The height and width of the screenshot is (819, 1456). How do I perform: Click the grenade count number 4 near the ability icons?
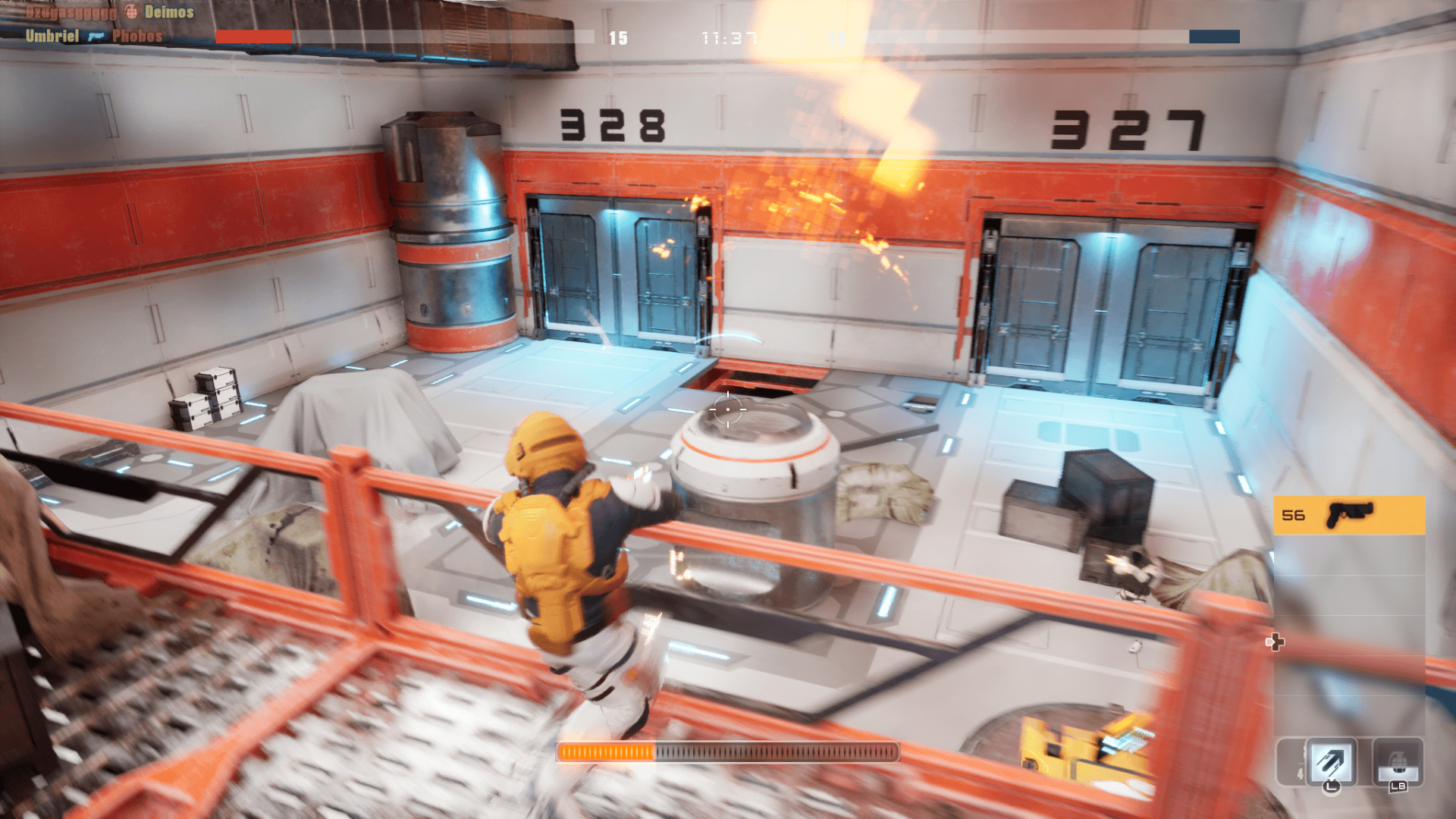[x=1301, y=773]
